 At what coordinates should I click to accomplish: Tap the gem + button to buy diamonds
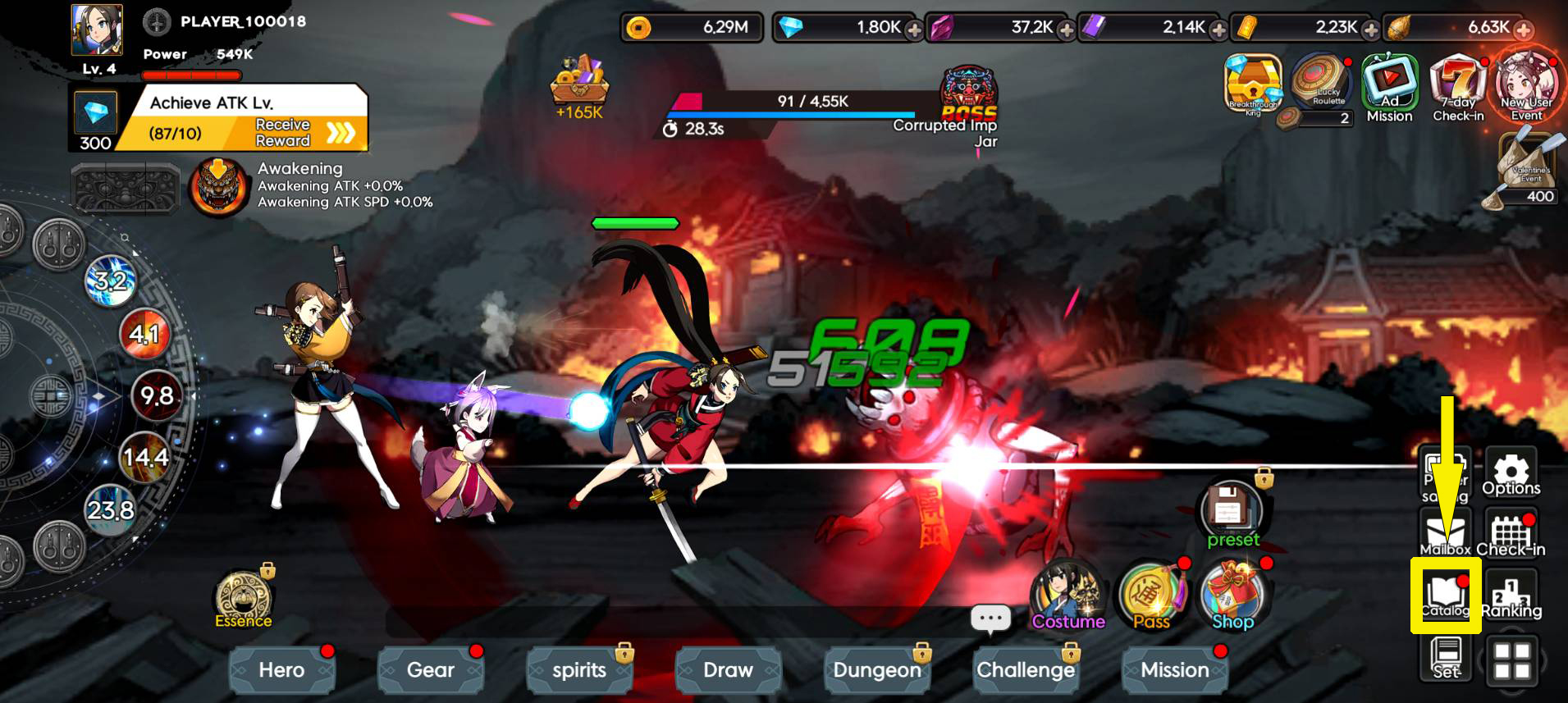(x=912, y=27)
